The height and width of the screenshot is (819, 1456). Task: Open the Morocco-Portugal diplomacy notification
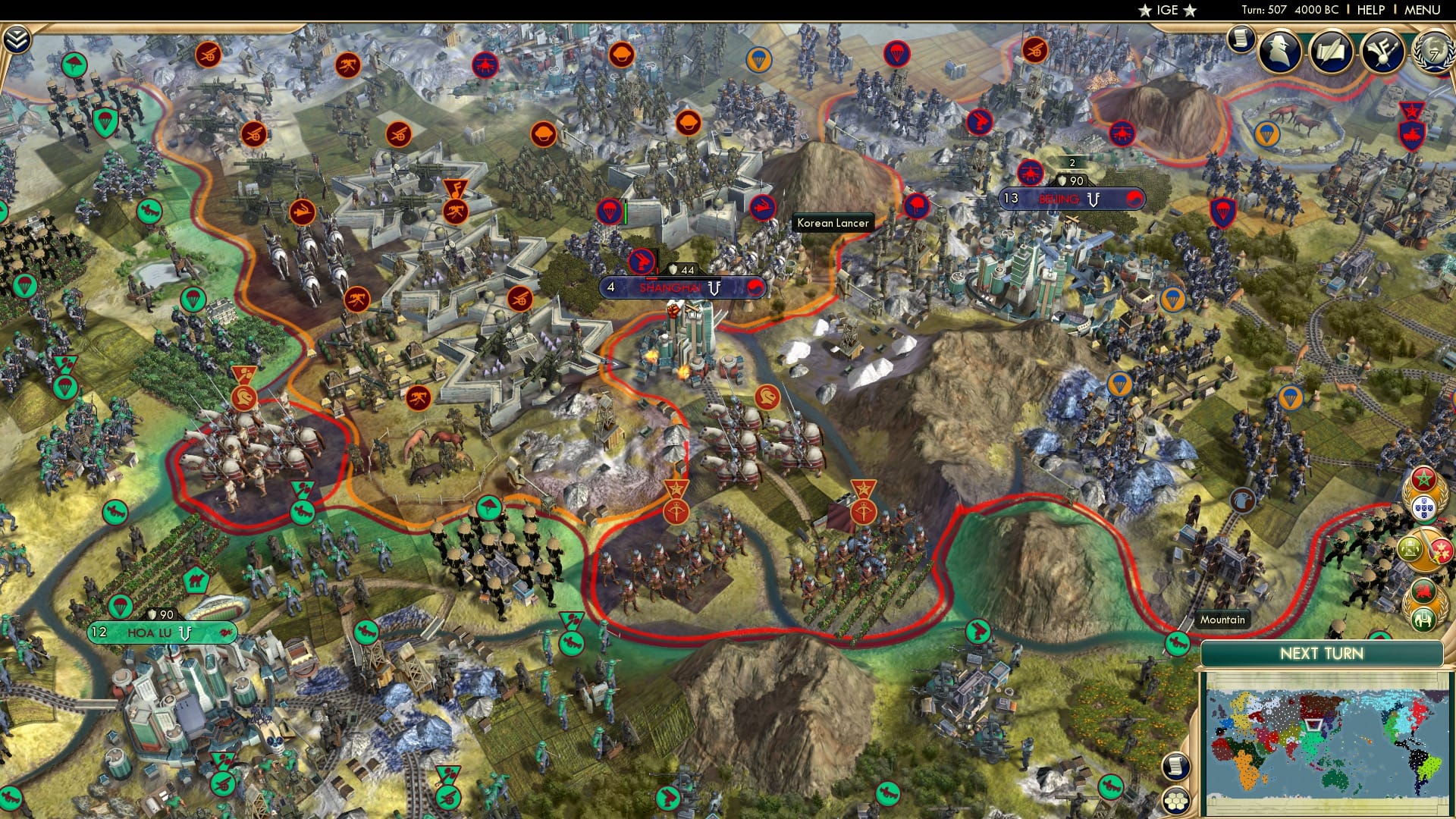point(1423,495)
